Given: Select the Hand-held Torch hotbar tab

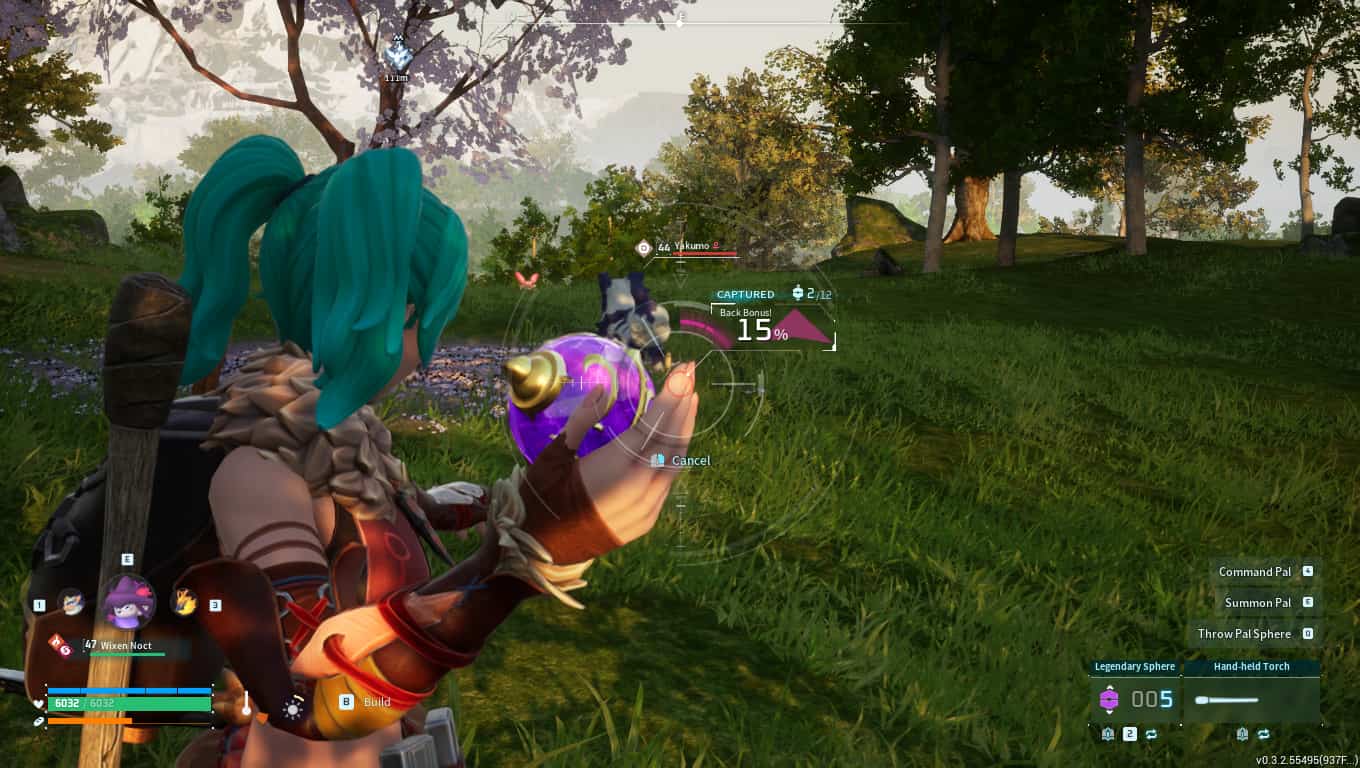Looking at the screenshot, I should [x=1252, y=666].
